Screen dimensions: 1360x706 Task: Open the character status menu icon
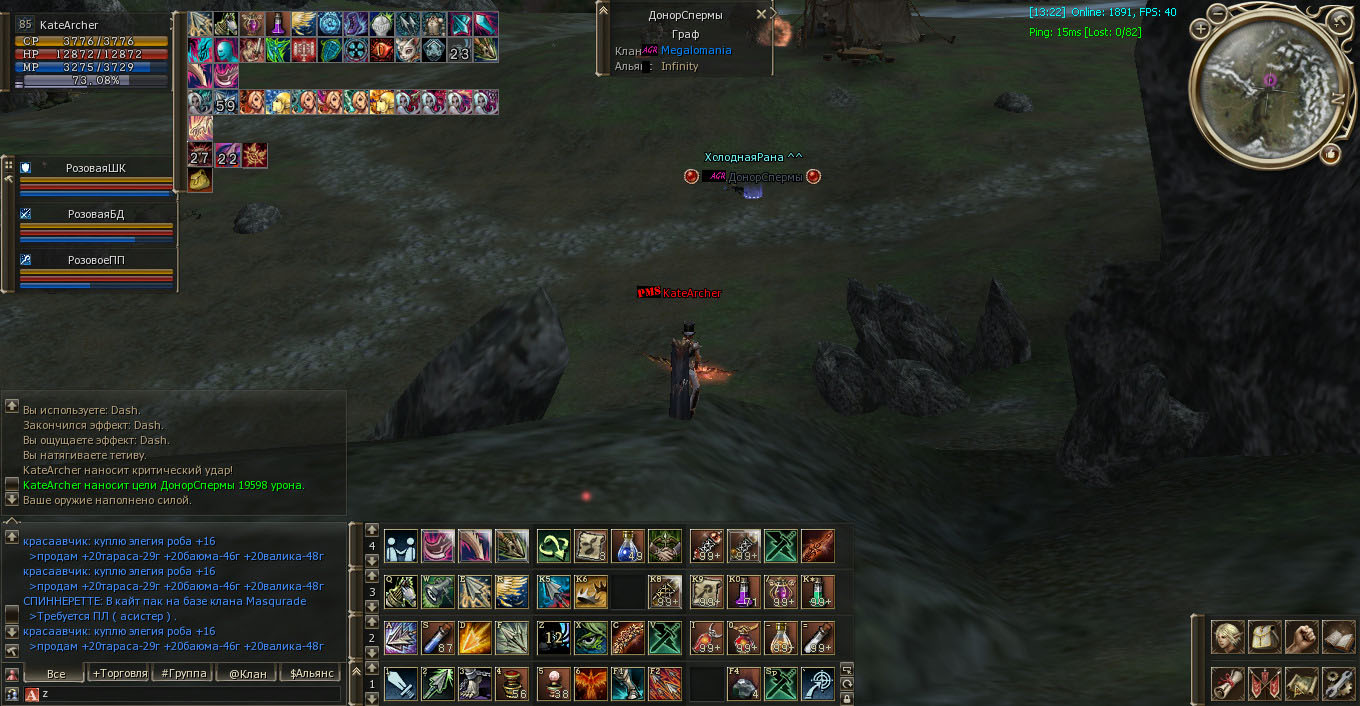tap(1227, 637)
